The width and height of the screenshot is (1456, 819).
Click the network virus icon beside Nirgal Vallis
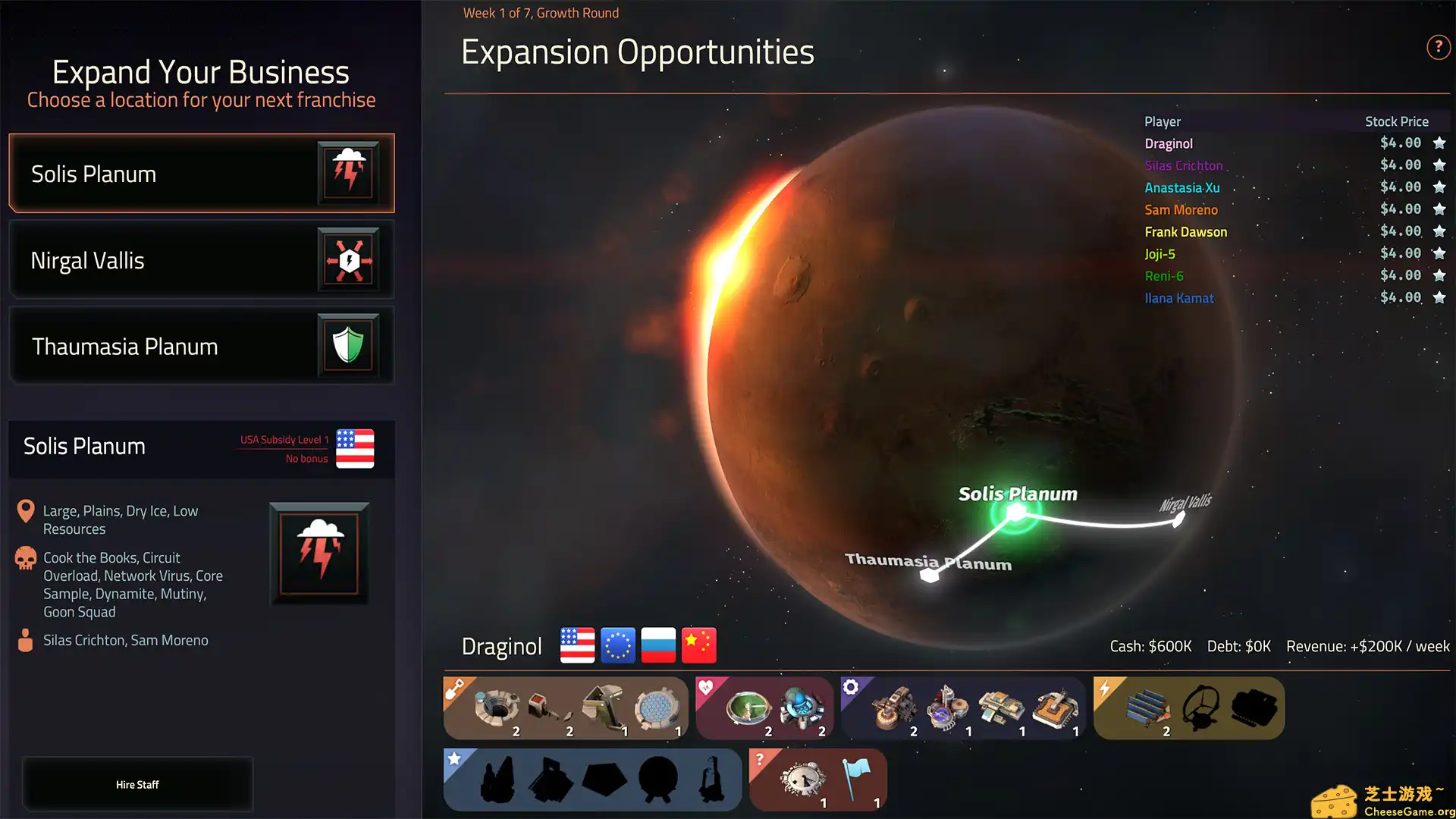click(349, 259)
